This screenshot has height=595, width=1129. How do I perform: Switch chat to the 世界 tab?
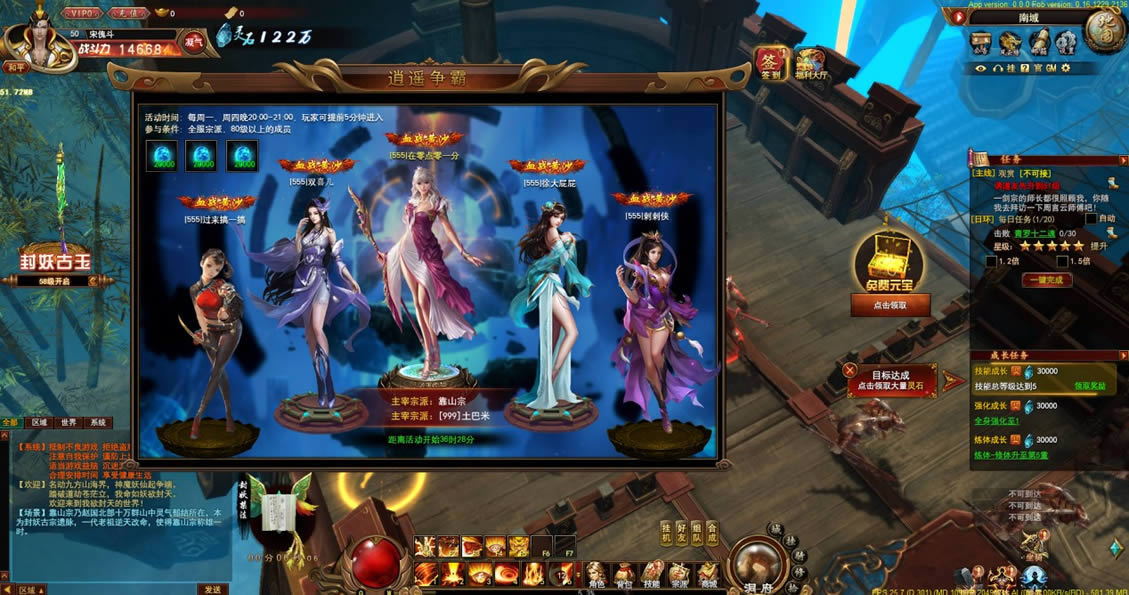(x=68, y=422)
